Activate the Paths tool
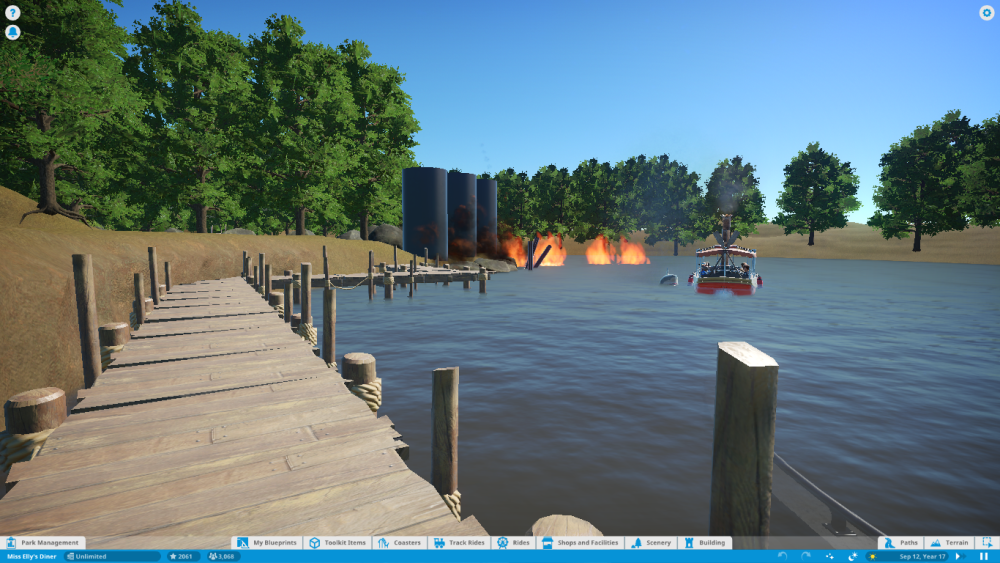 click(x=900, y=543)
